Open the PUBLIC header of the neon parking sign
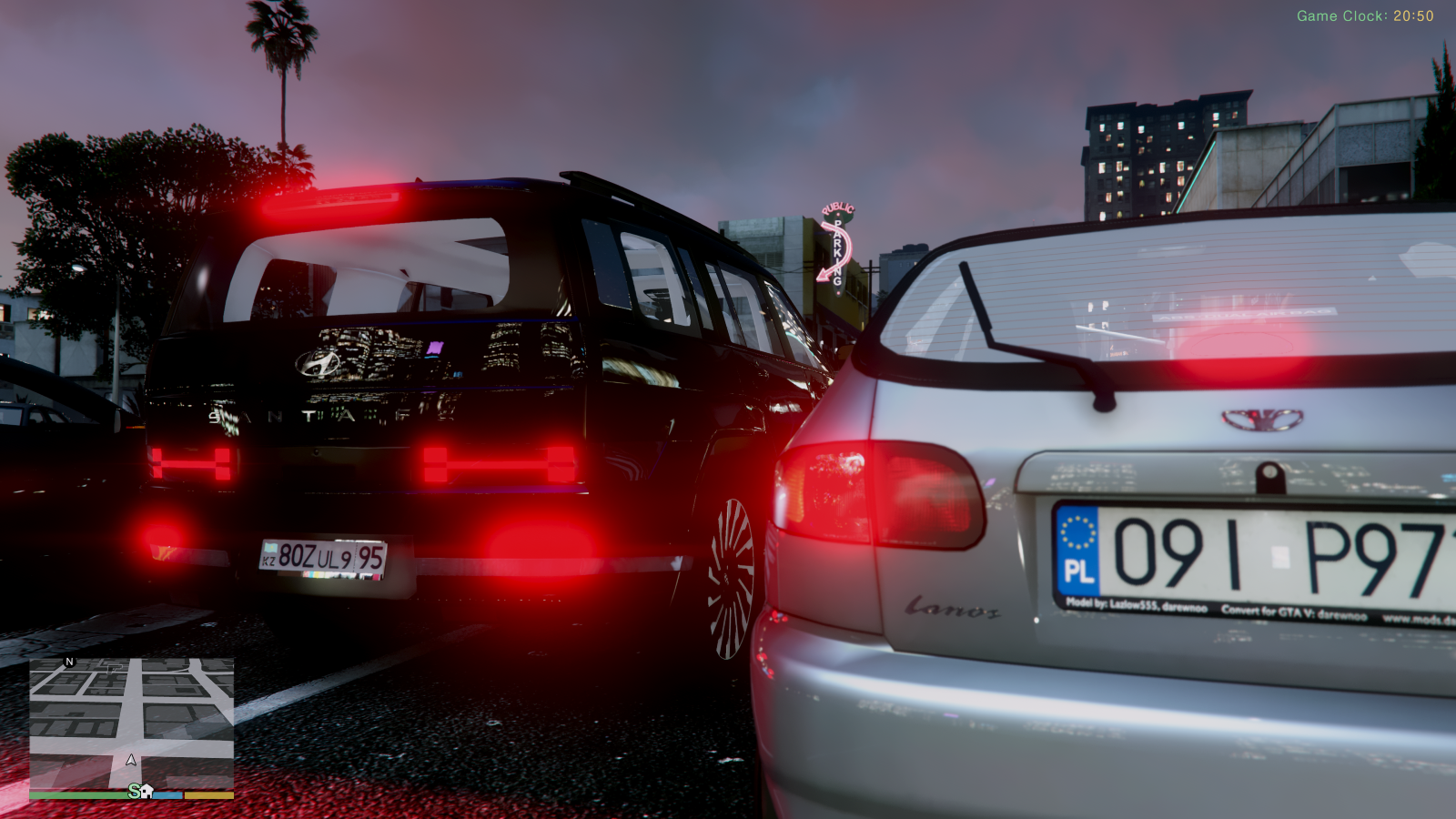Viewport: 1456px width, 819px height. pos(836,208)
